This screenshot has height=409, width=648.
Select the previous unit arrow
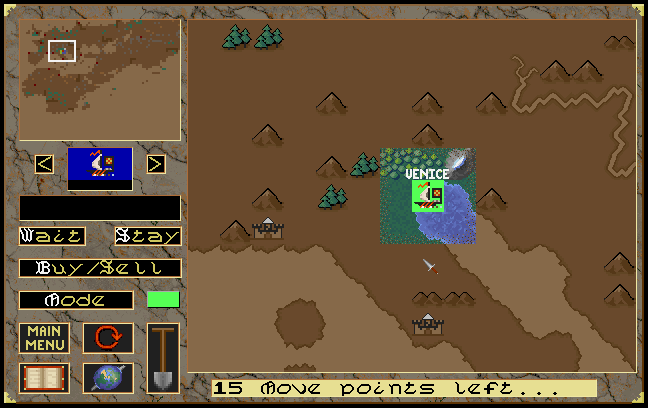tap(44, 163)
